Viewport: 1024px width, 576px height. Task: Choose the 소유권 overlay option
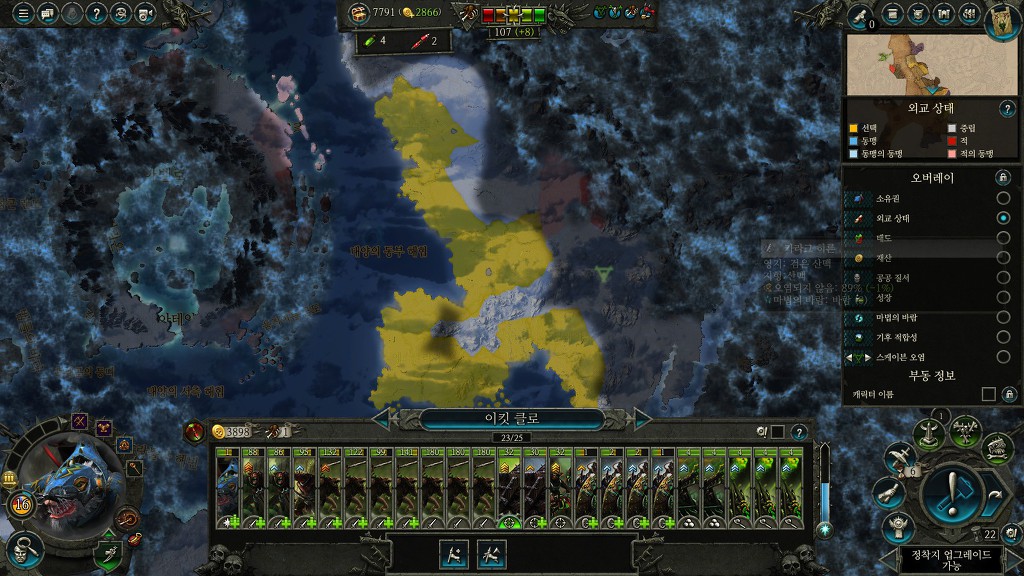click(1003, 198)
